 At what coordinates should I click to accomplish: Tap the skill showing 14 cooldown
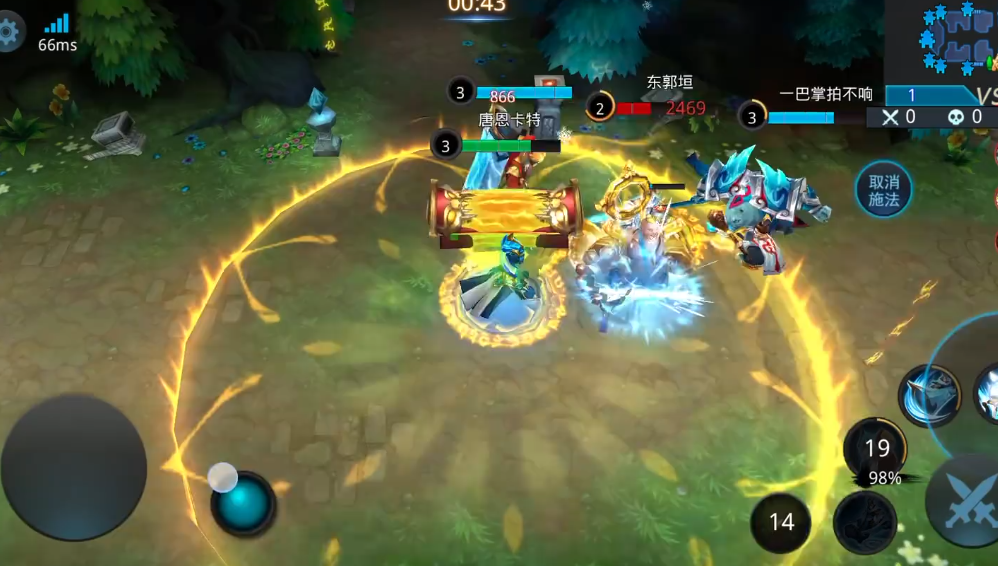(x=781, y=521)
